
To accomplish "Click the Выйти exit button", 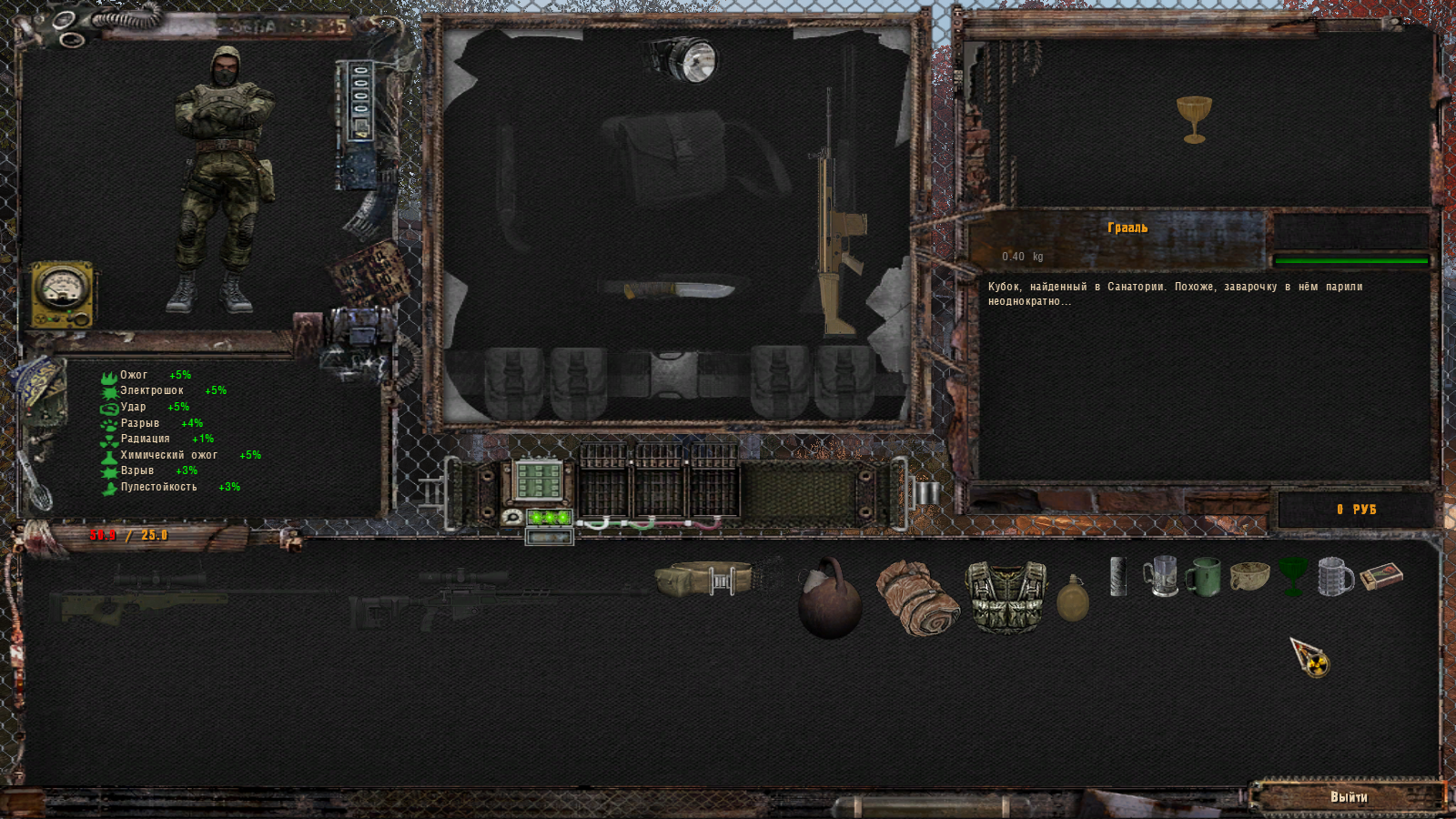I will coord(1348,797).
